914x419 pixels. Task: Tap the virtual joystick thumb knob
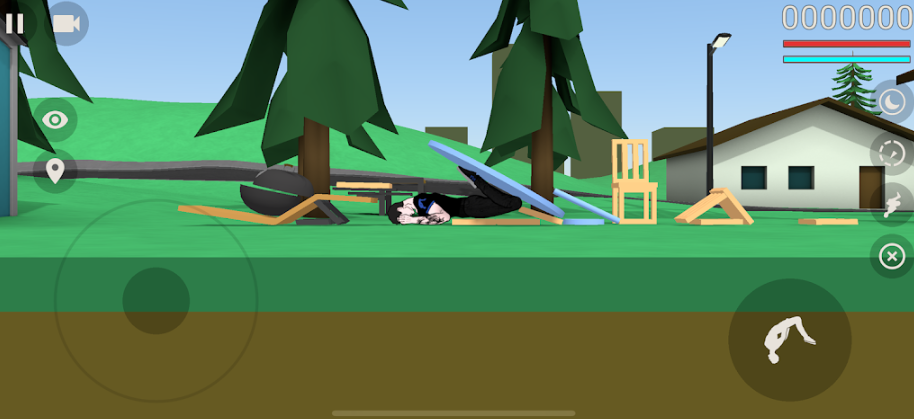pyautogui.click(x=156, y=300)
